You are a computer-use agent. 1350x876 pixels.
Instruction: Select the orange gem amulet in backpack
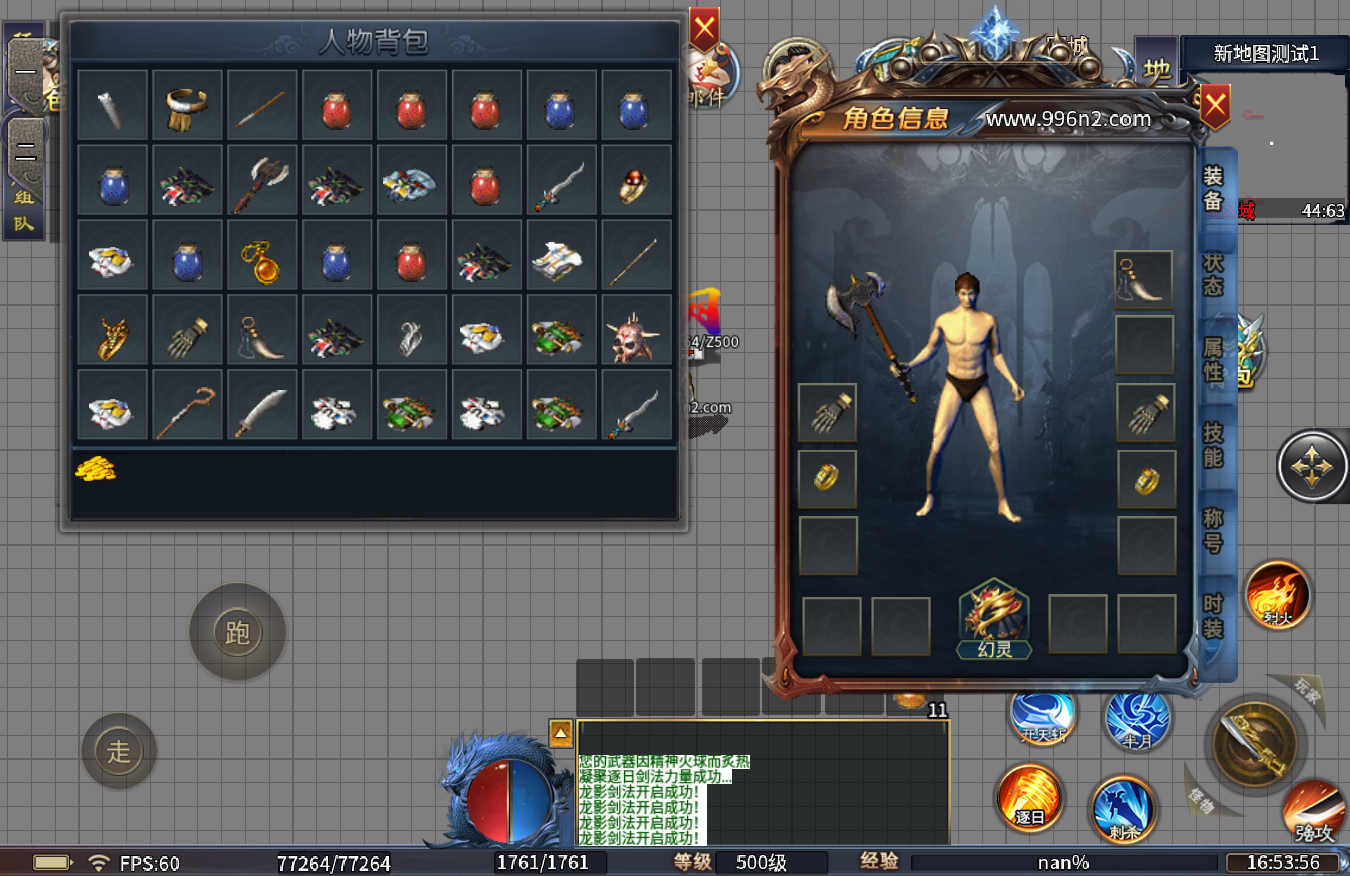pyautogui.click(x=262, y=256)
